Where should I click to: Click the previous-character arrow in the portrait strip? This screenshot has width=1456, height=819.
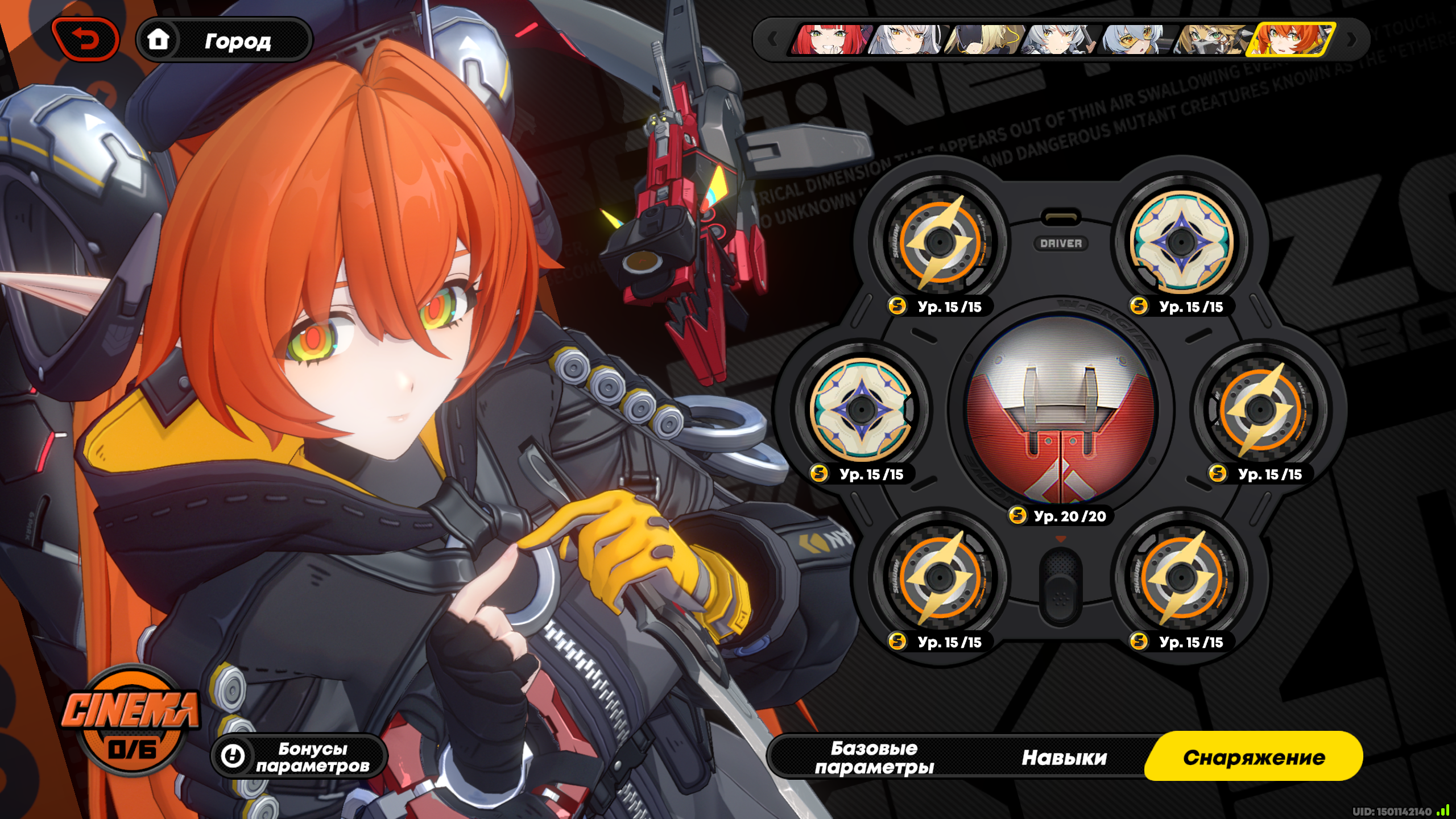click(x=772, y=40)
